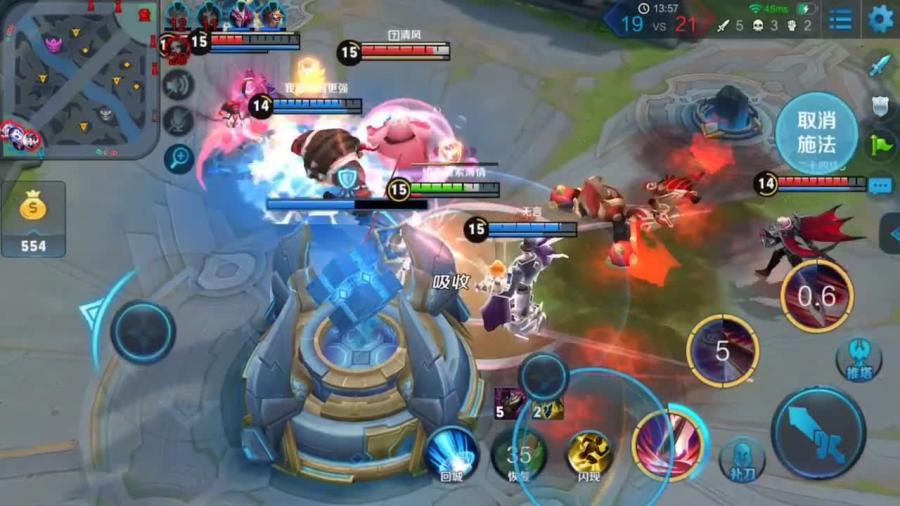Screen dimensions: 900x506
Task: Tap the 补刀 last-hit button
Action: click(741, 459)
